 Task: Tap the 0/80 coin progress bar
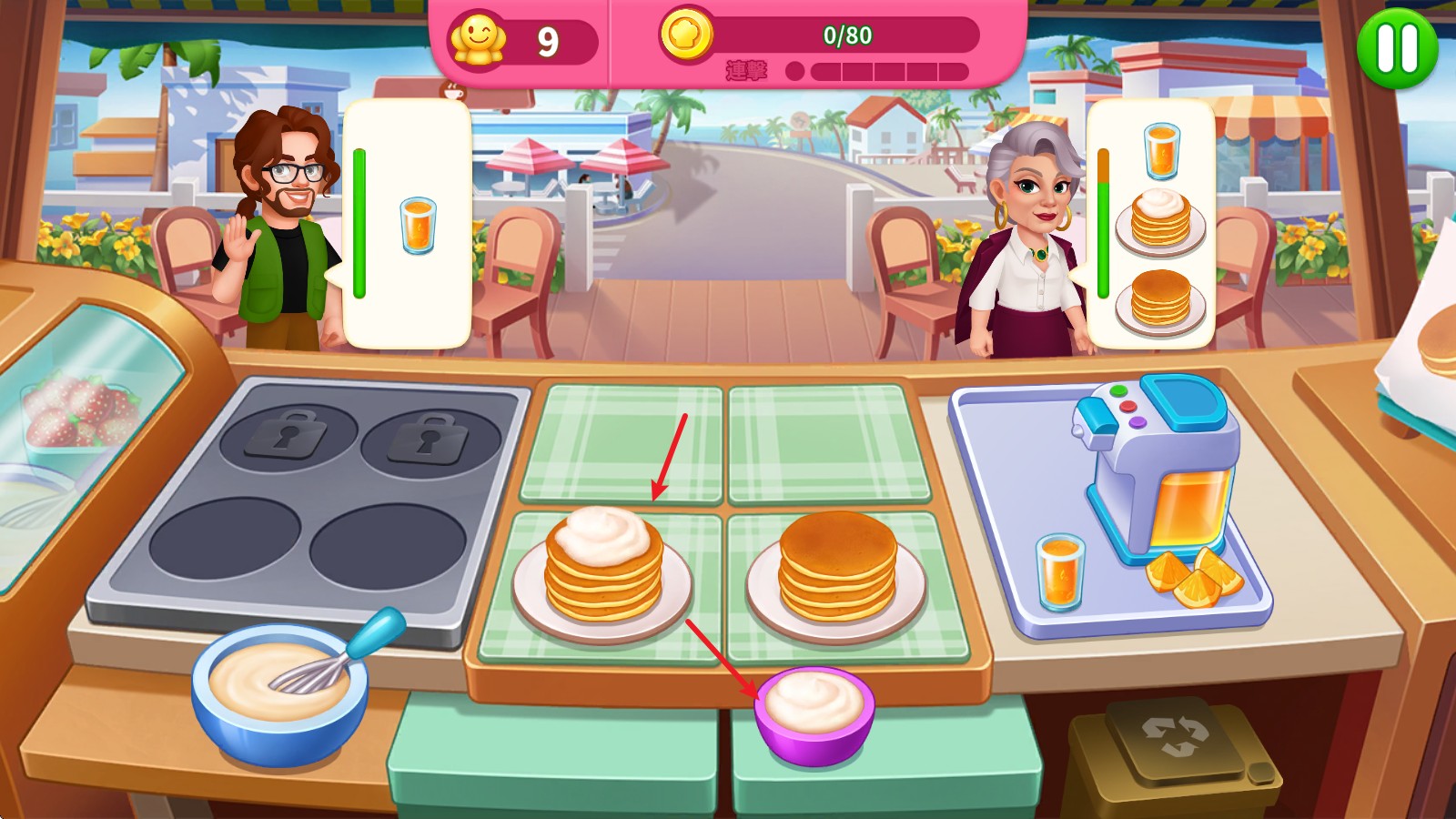851,38
